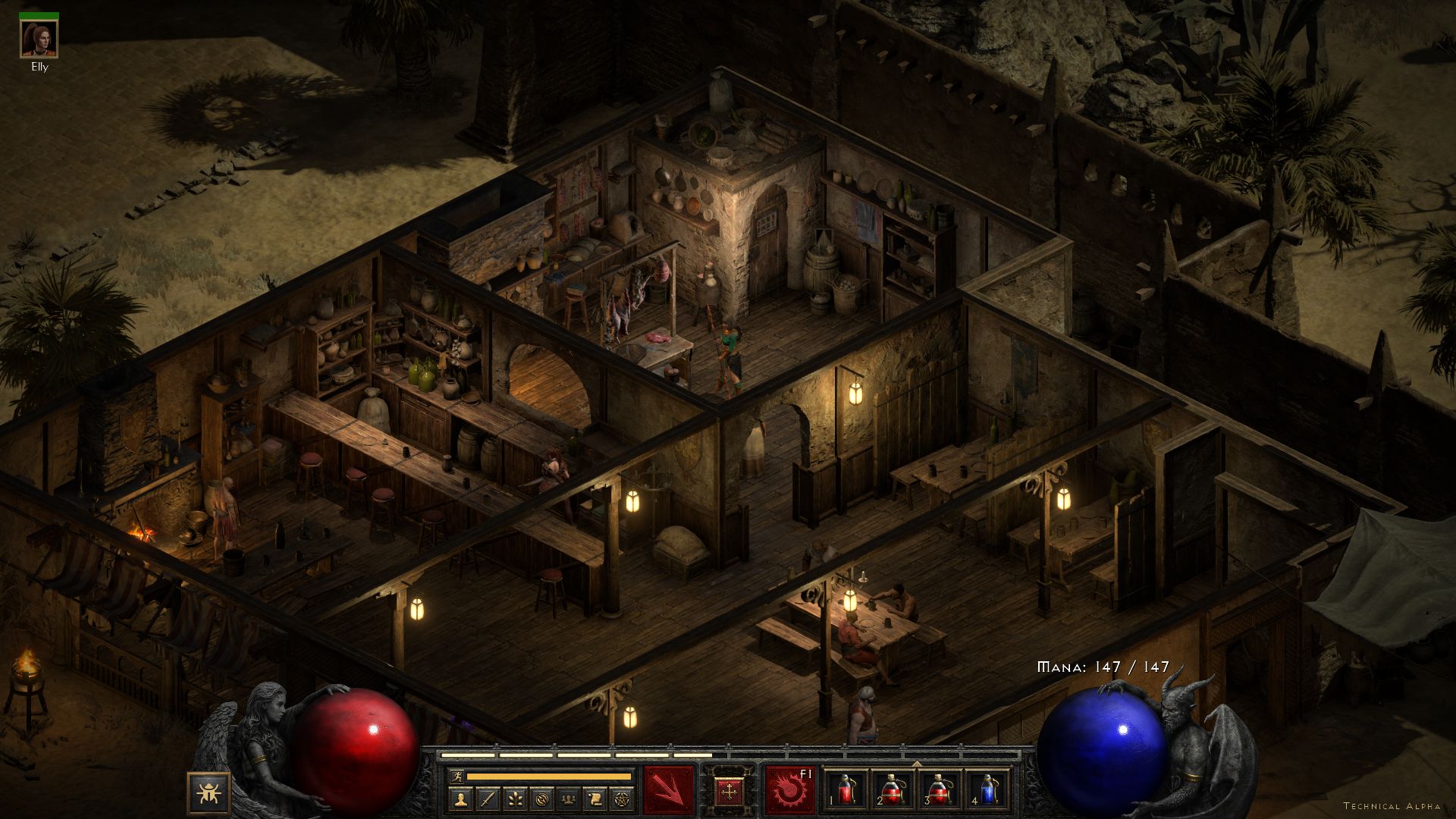Drink the blue mana potion in slot 4

[x=987, y=790]
